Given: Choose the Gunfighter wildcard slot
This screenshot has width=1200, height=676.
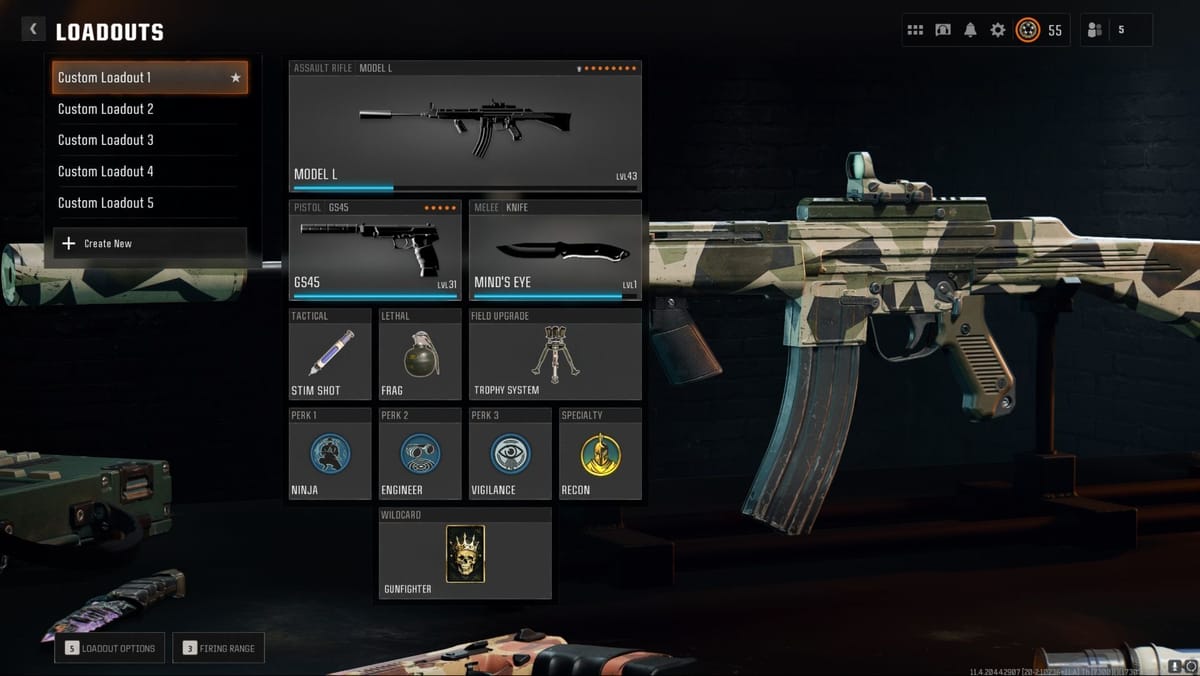Looking at the screenshot, I should pyautogui.click(x=465, y=553).
